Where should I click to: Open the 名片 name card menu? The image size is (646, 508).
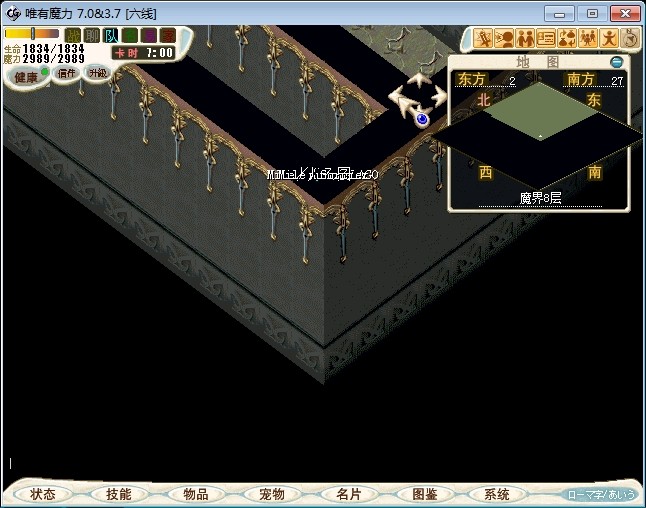(x=347, y=494)
